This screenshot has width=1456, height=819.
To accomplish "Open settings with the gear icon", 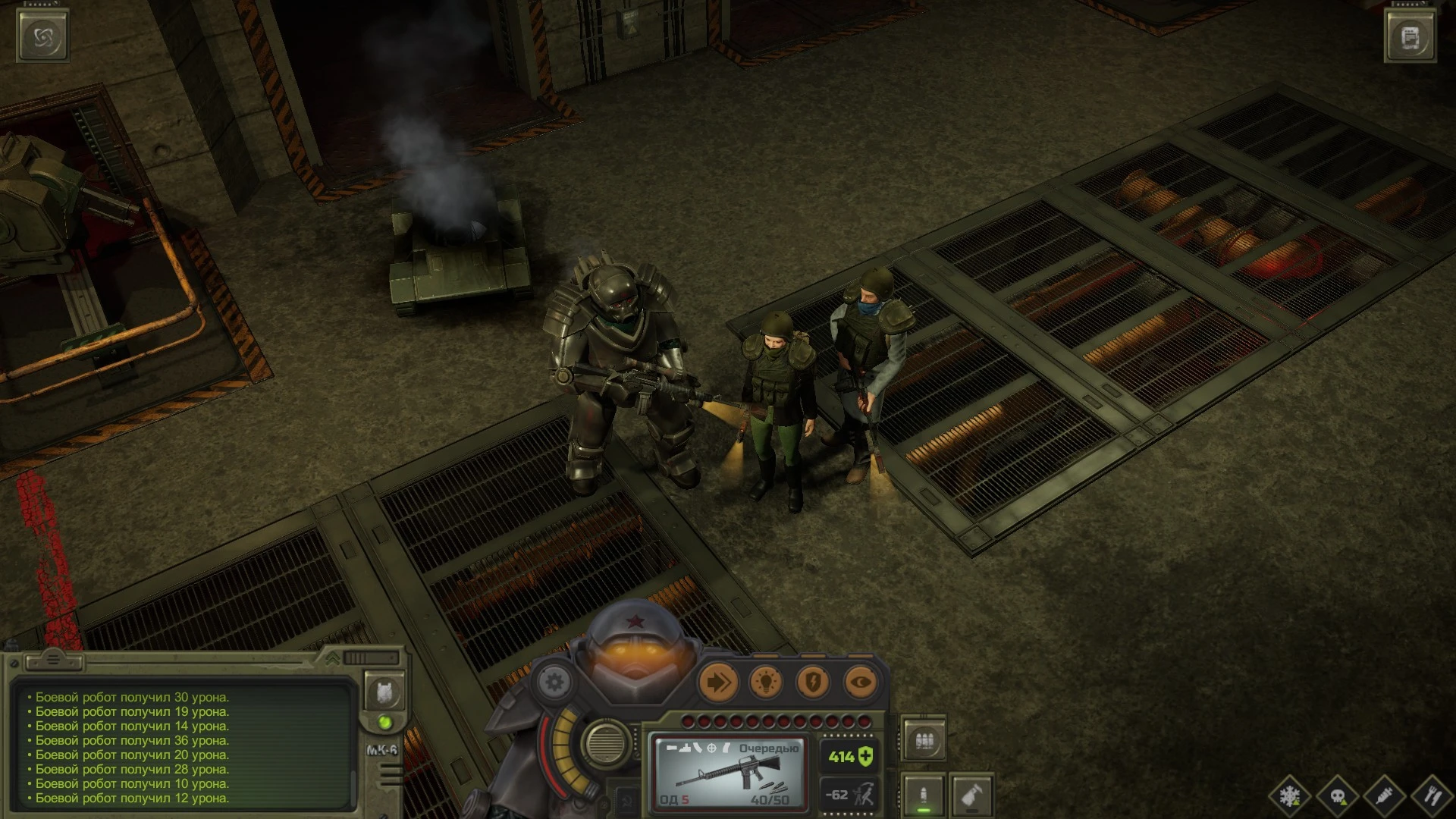I will click(x=554, y=682).
